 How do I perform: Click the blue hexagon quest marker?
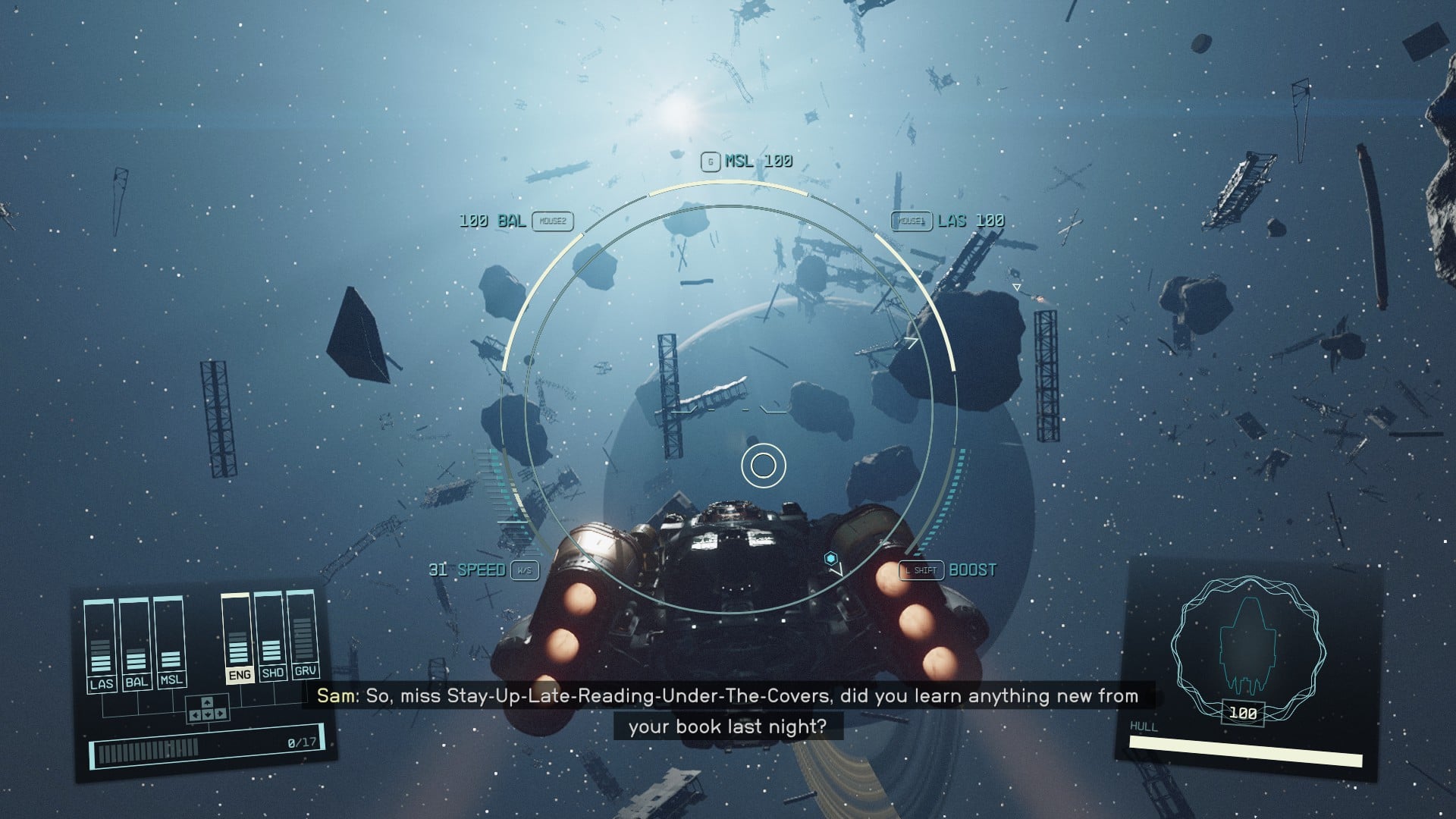(831, 559)
